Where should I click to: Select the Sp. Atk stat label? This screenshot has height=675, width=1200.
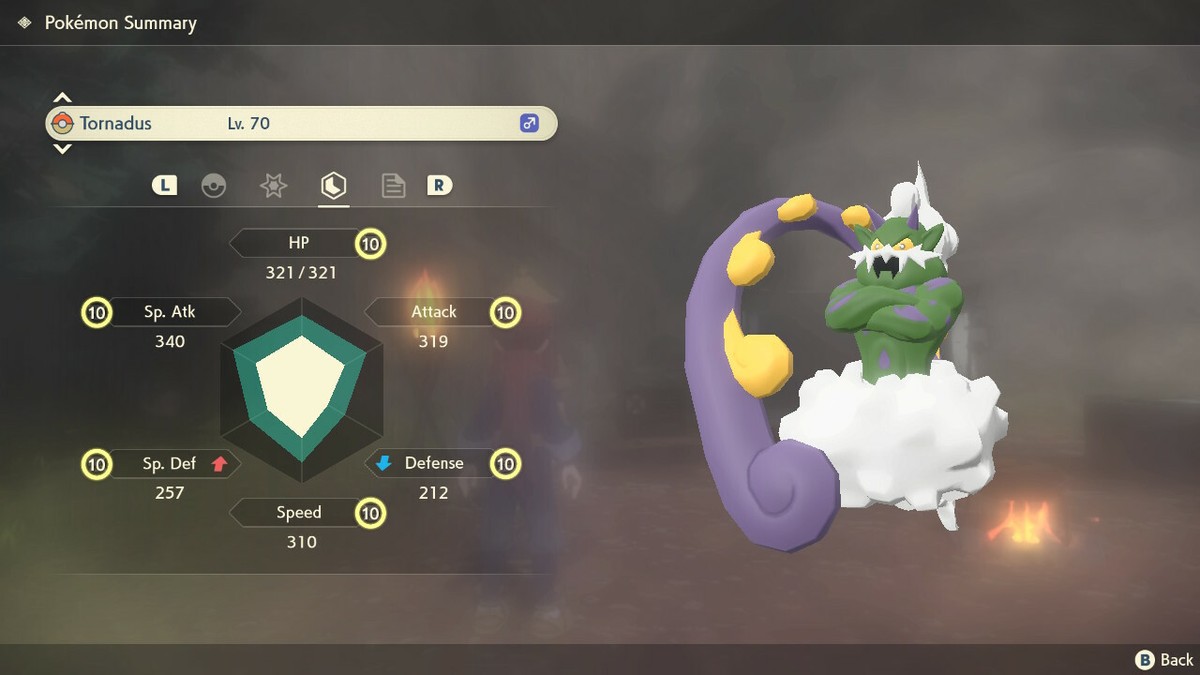(170, 312)
